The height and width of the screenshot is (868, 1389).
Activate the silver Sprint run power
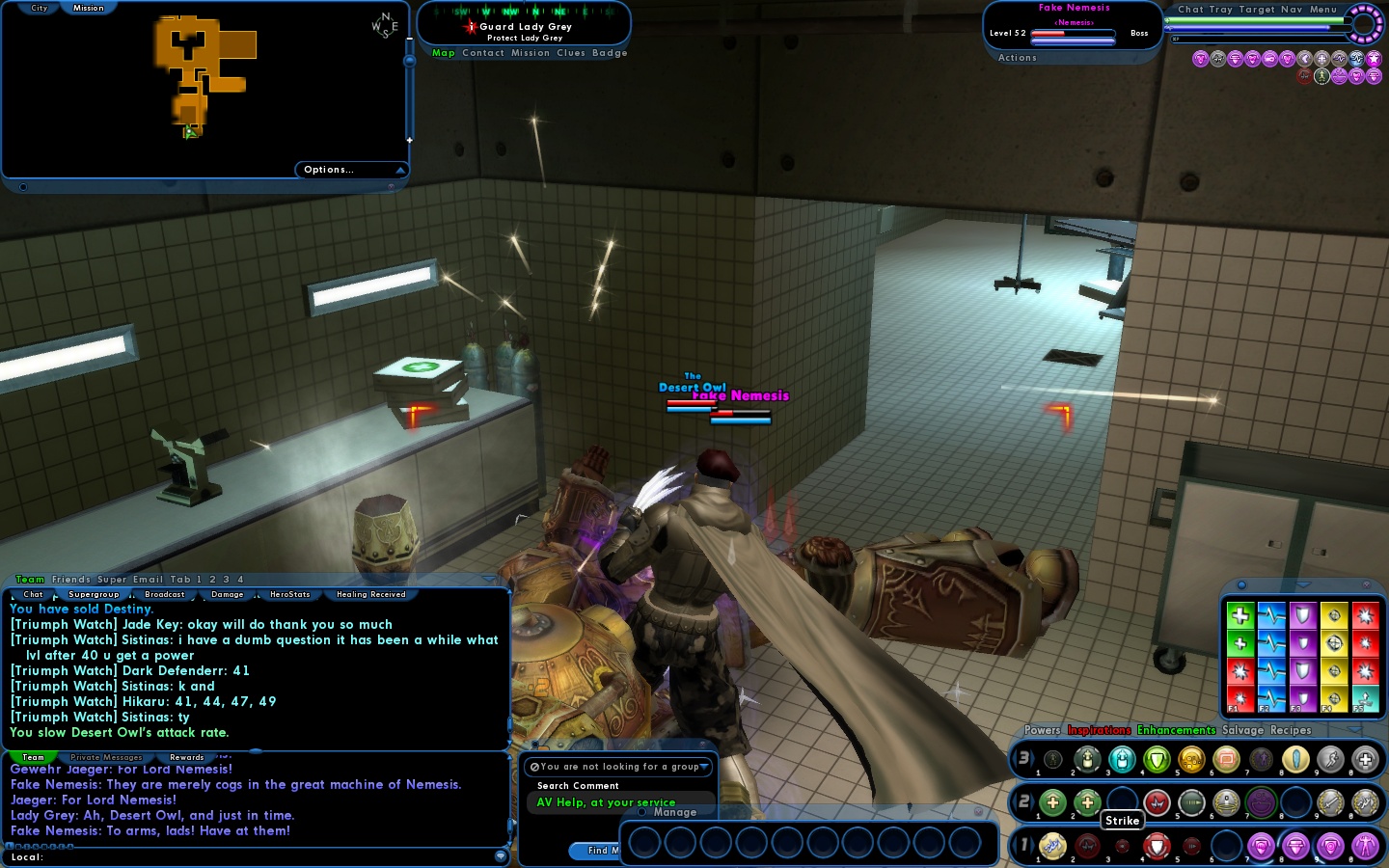tap(1329, 760)
